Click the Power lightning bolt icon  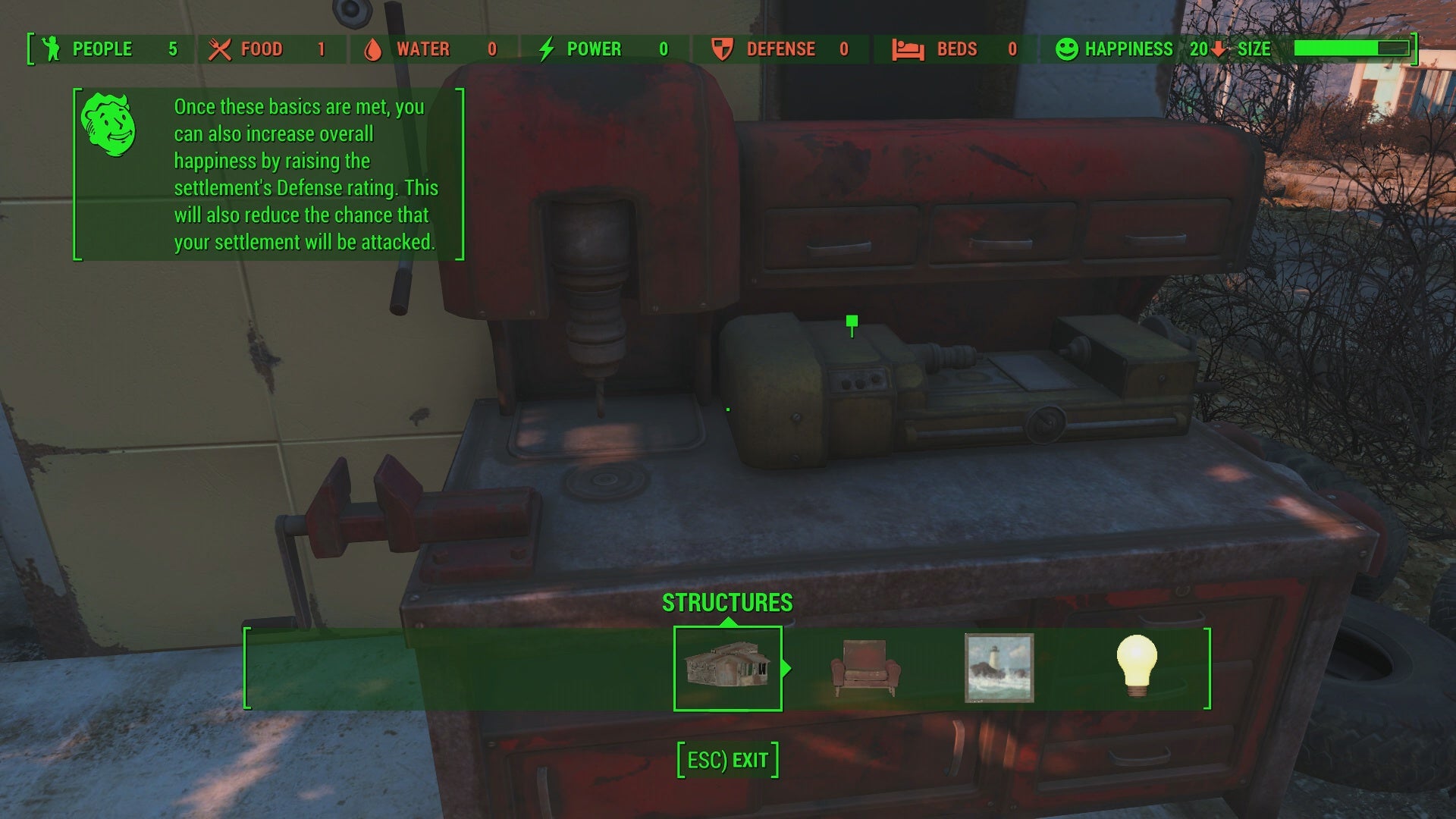tap(548, 49)
